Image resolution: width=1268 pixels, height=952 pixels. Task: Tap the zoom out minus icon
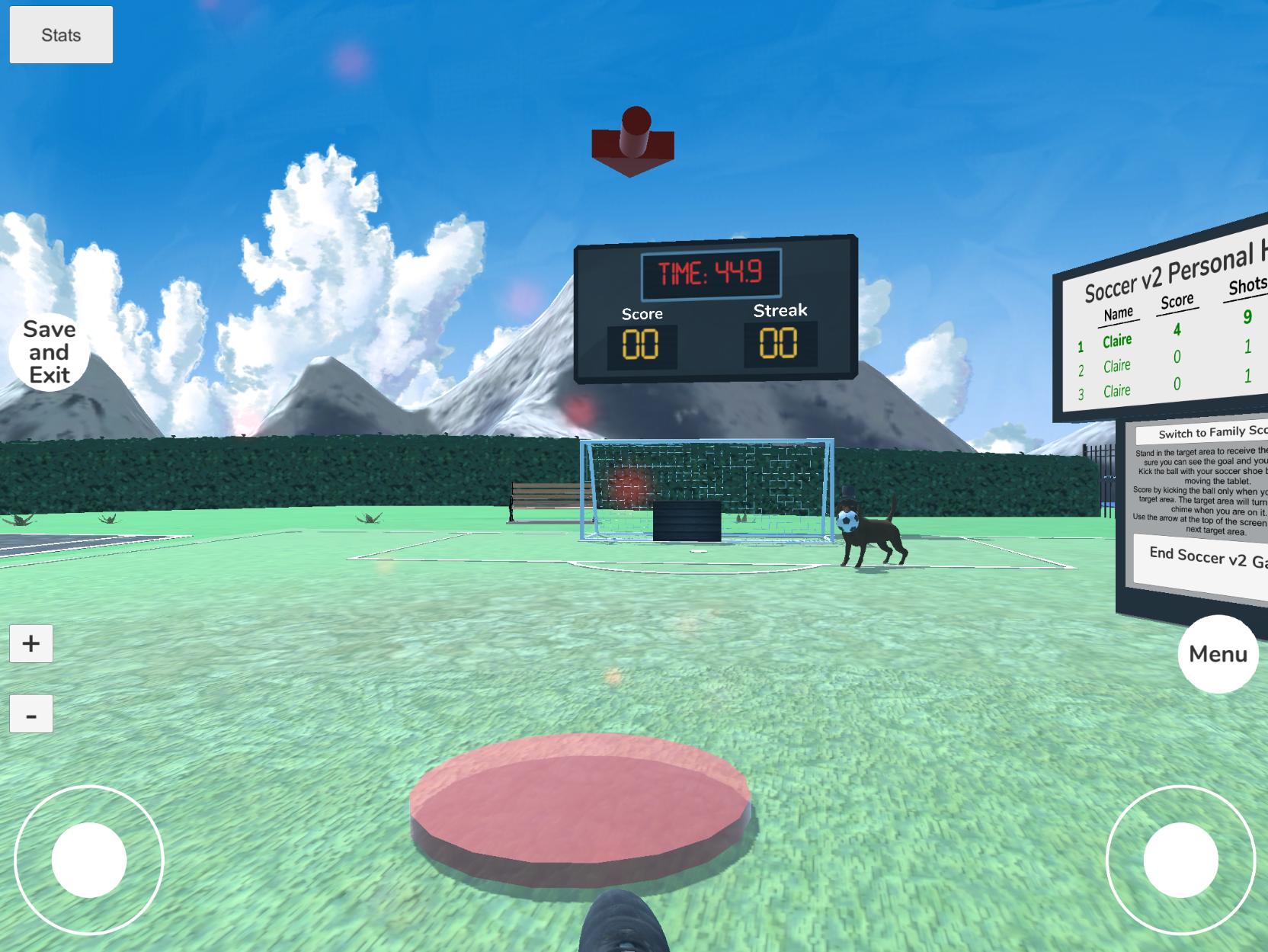(x=30, y=714)
